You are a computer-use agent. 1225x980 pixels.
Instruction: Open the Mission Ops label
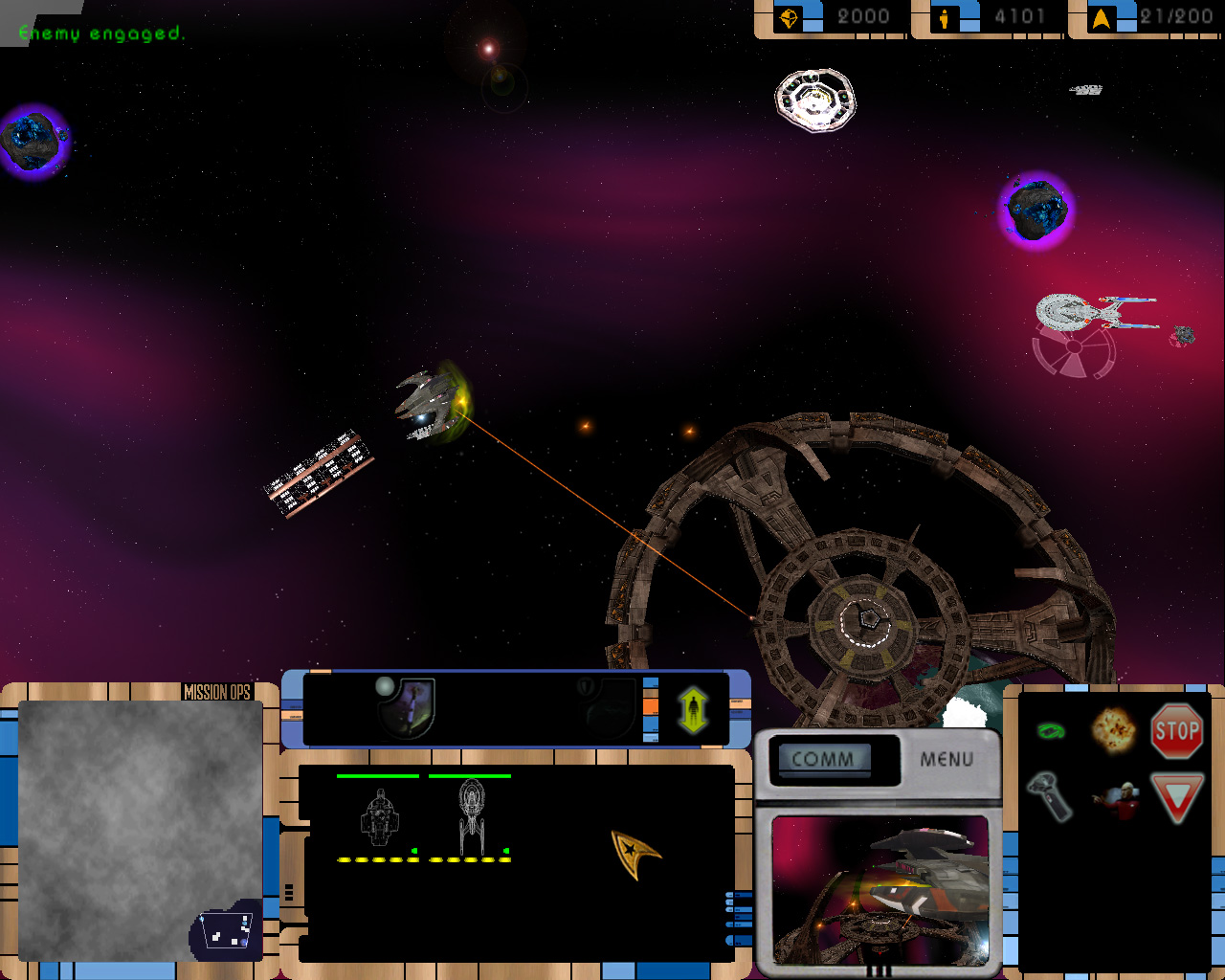(x=216, y=692)
